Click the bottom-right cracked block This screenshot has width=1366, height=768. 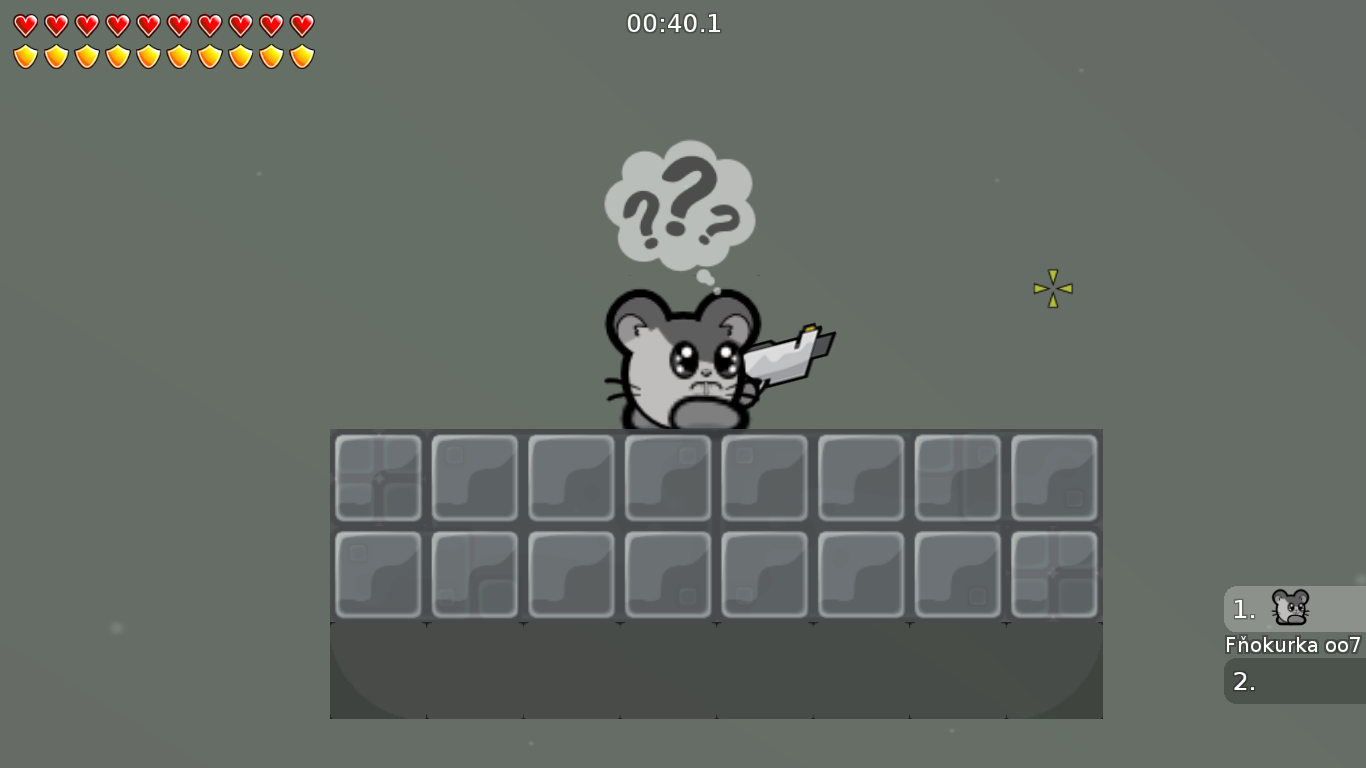click(1054, 575)
